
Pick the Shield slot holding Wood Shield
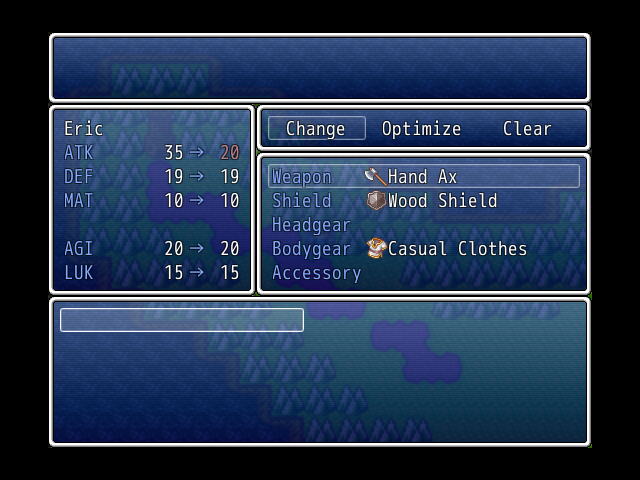(423, 201)
